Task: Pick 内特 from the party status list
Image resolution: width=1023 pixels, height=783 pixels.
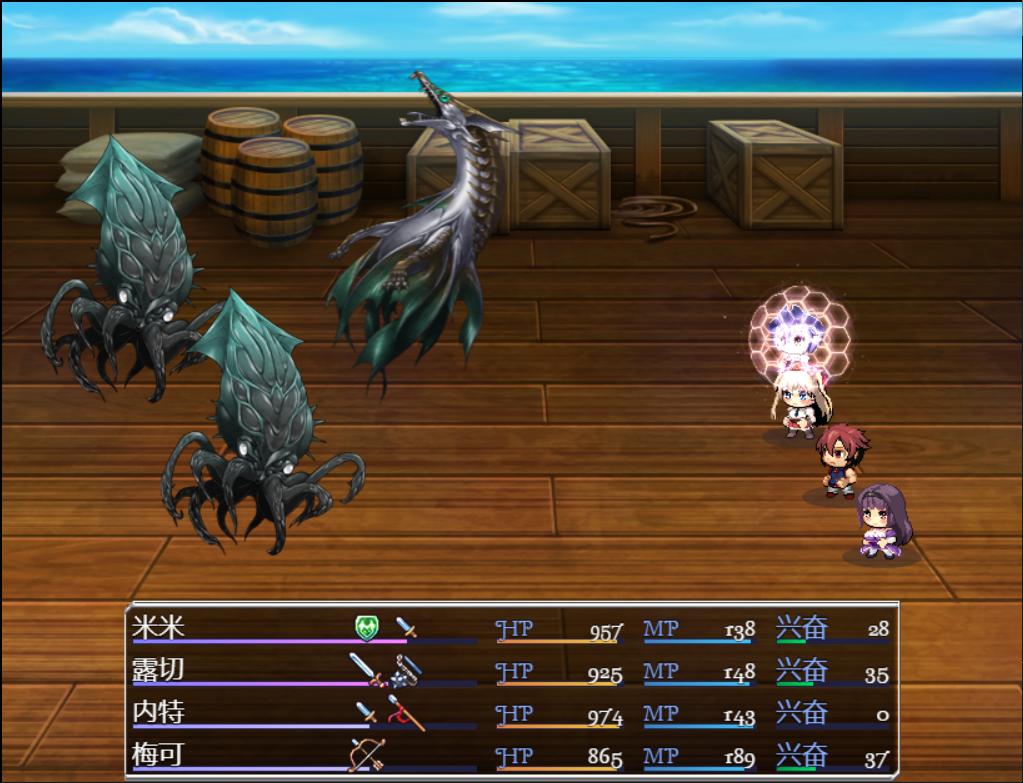Action: click(x=158, y=712)
